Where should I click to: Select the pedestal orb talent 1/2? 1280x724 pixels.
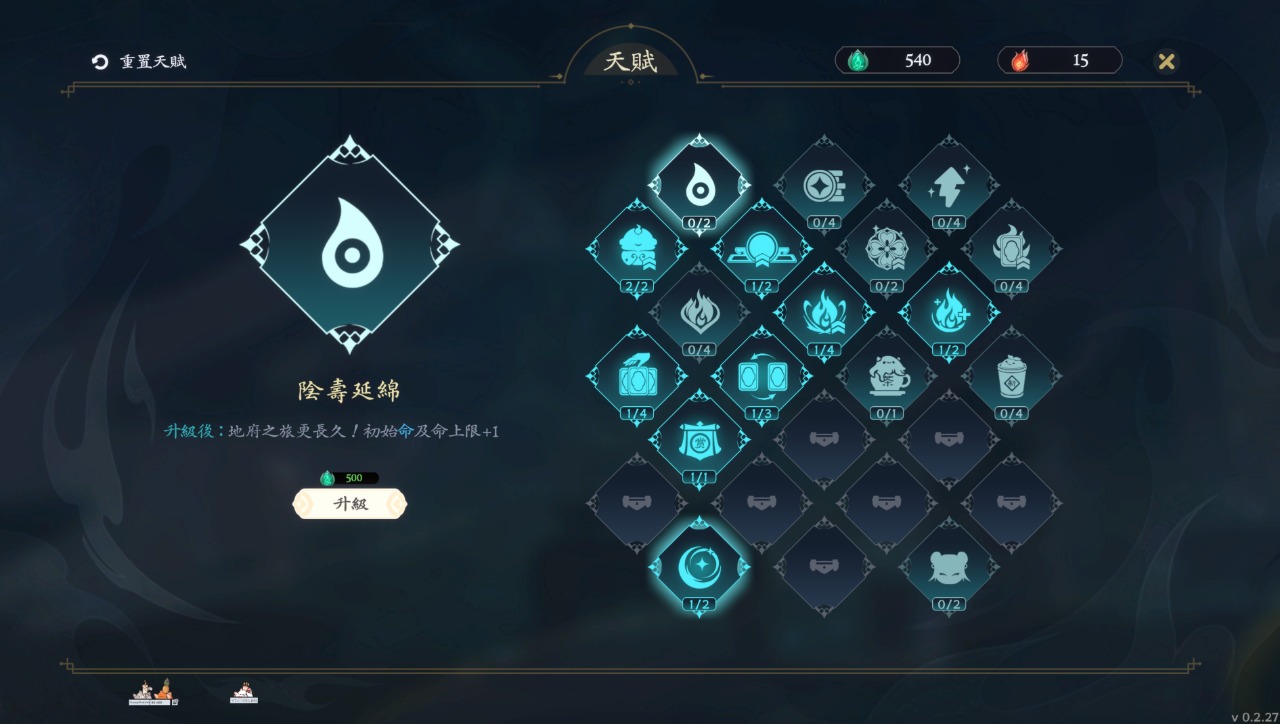761,249
